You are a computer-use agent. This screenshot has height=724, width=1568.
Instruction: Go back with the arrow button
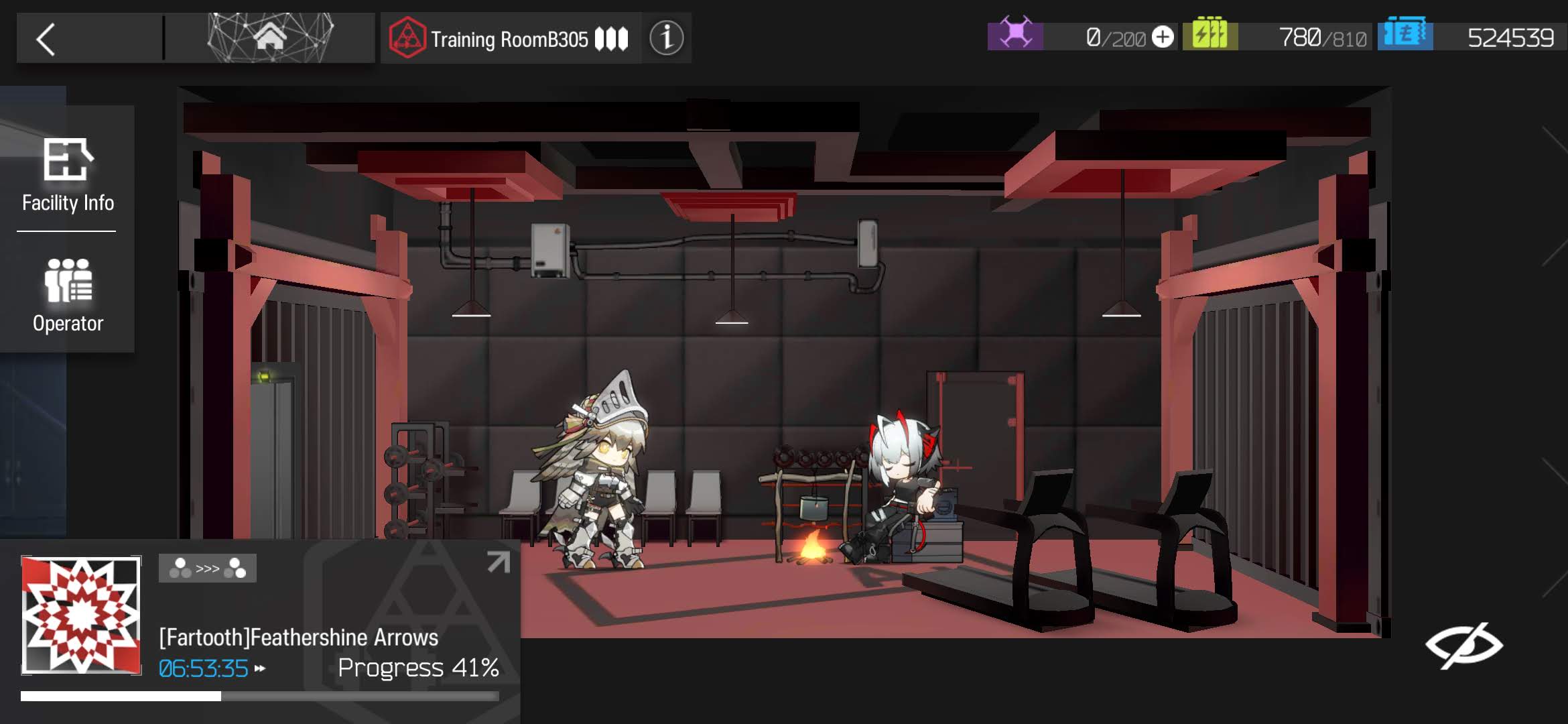click(46, 39)
